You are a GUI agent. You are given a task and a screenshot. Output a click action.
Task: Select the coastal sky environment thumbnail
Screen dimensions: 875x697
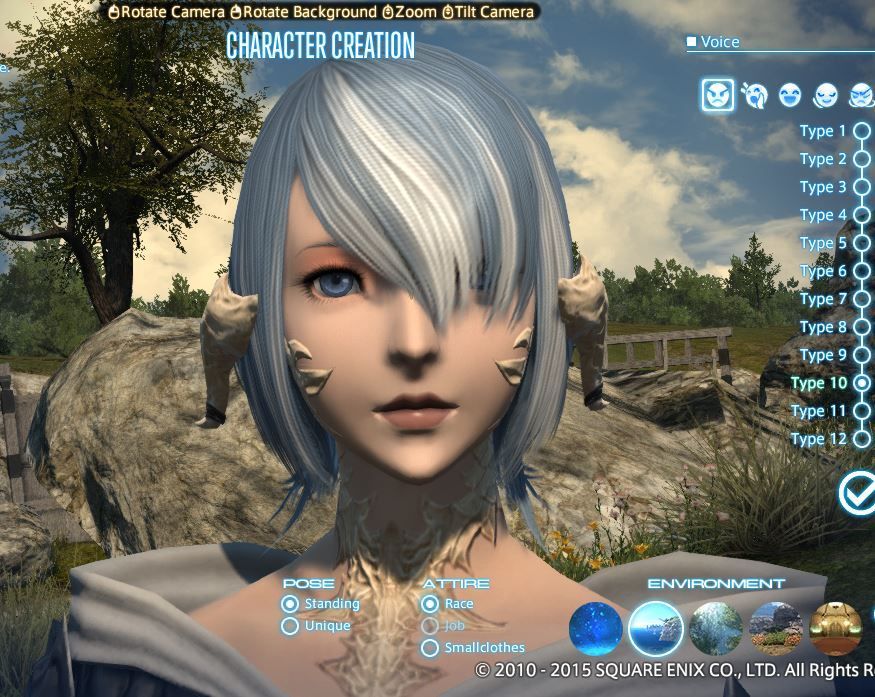coord(656,628)
